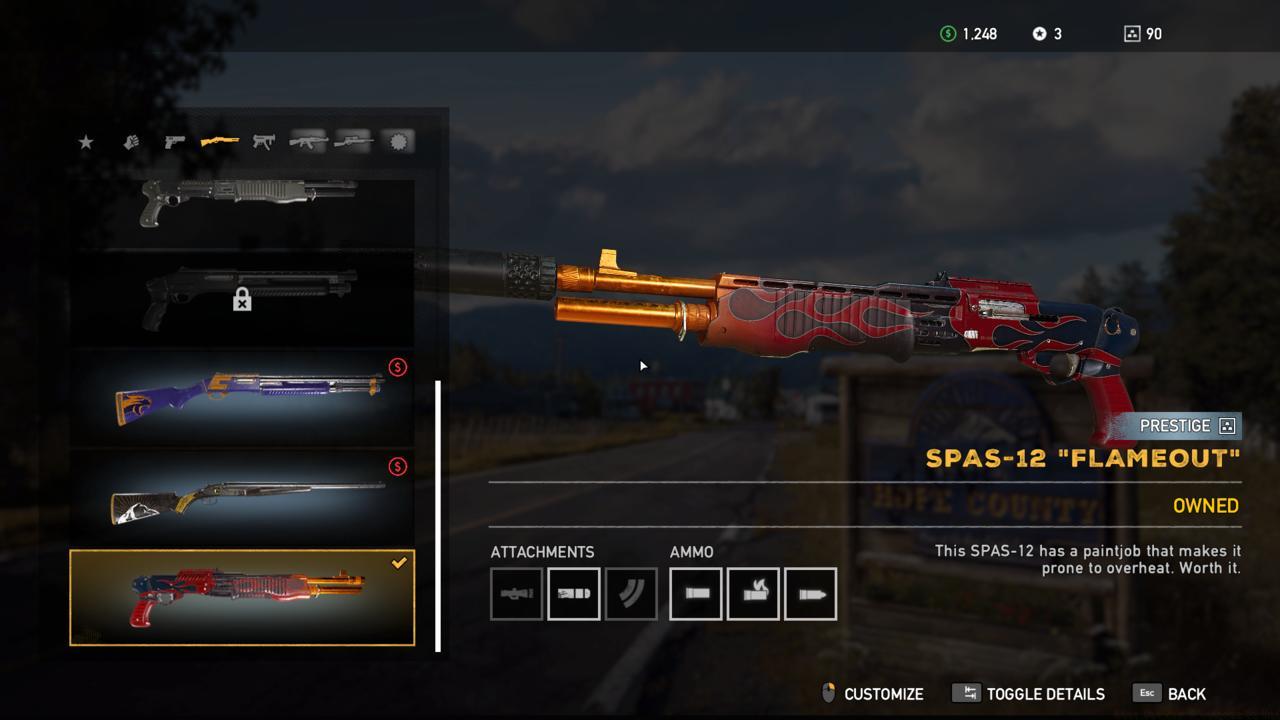Select the SMG category icon
Screen dimensions: 1280x720
[x=264, y=141]
